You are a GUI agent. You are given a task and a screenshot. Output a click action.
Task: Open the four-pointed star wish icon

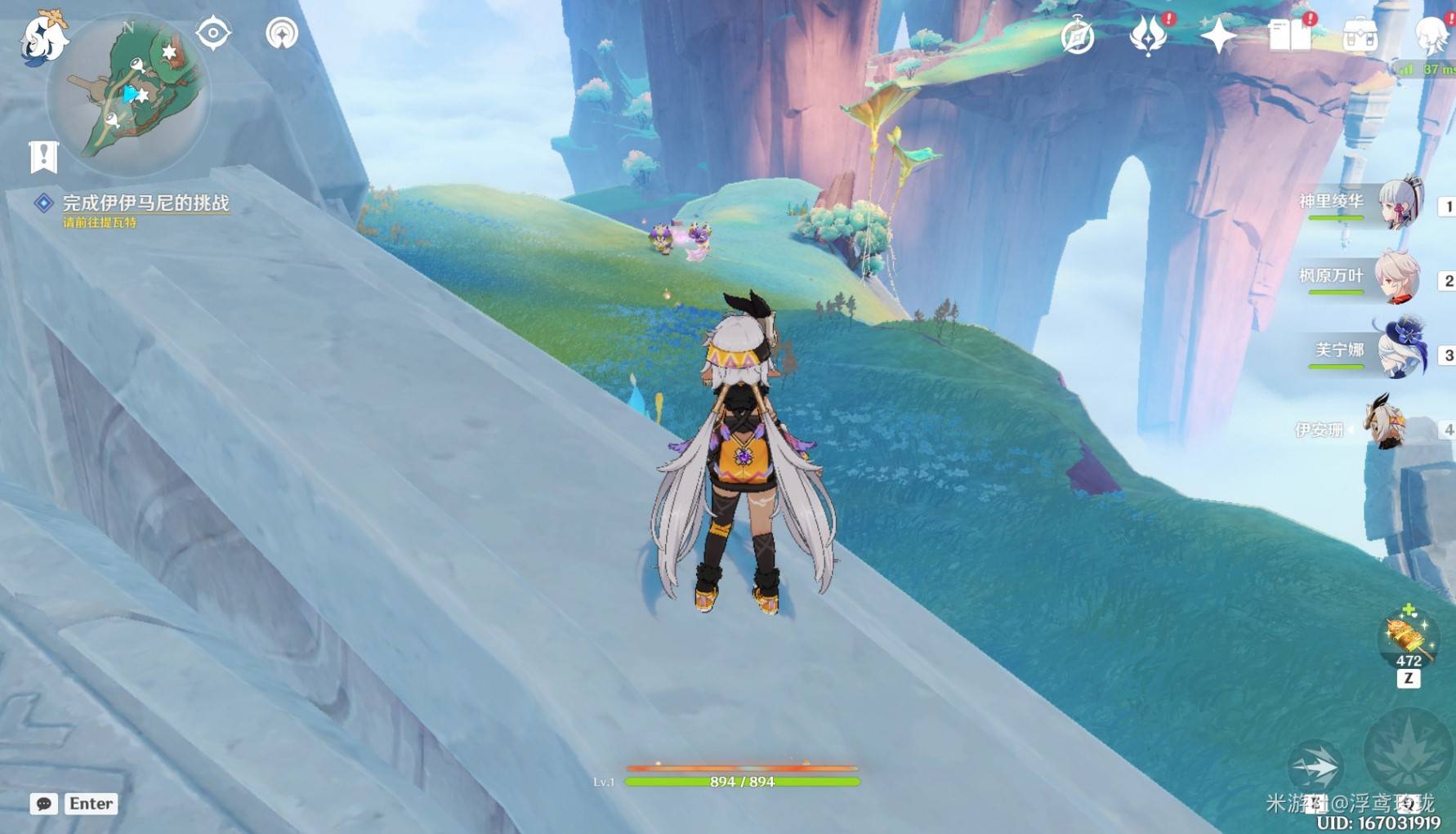coord(1218,36)
